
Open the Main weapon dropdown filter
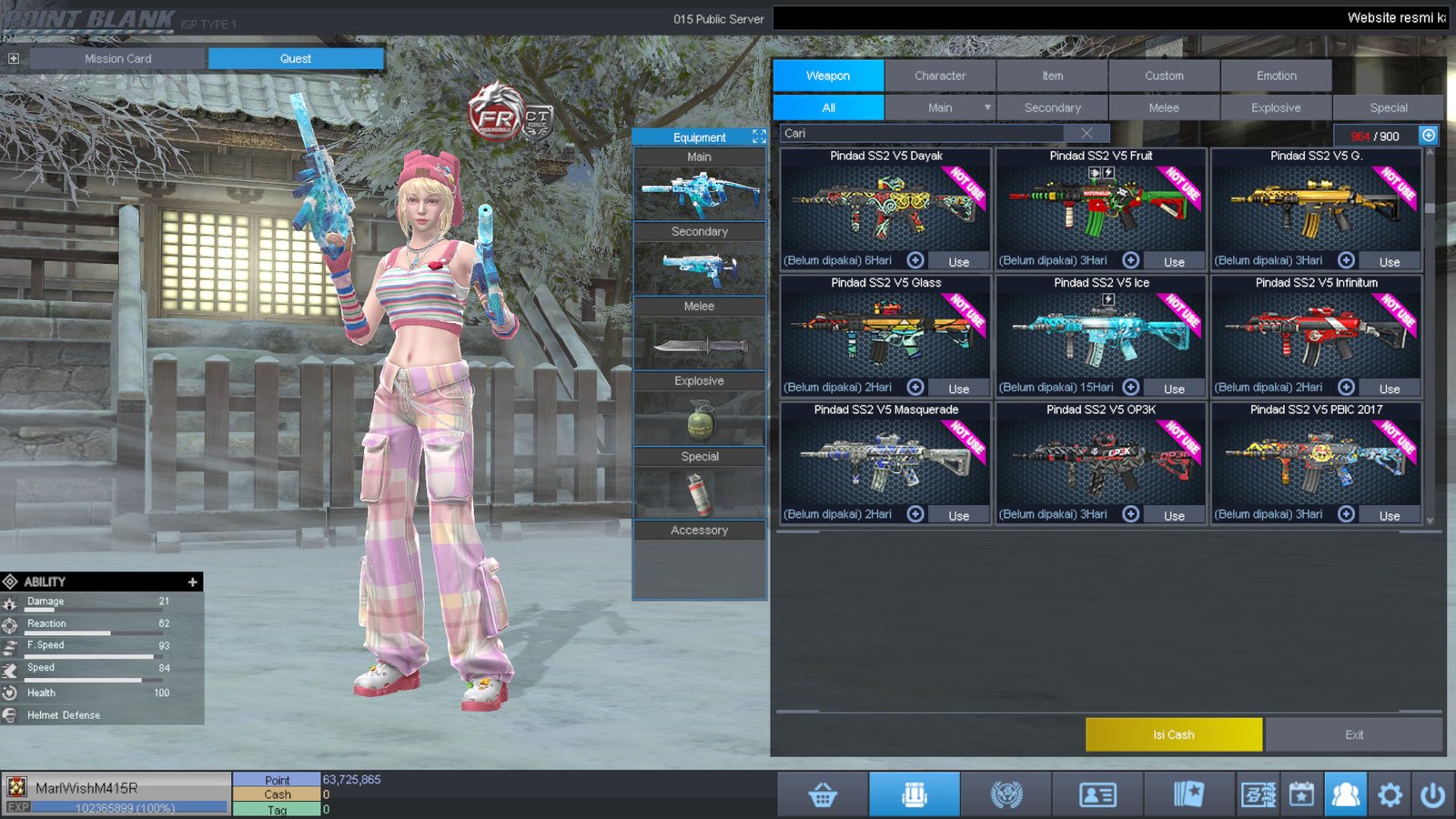coord(987,107)
